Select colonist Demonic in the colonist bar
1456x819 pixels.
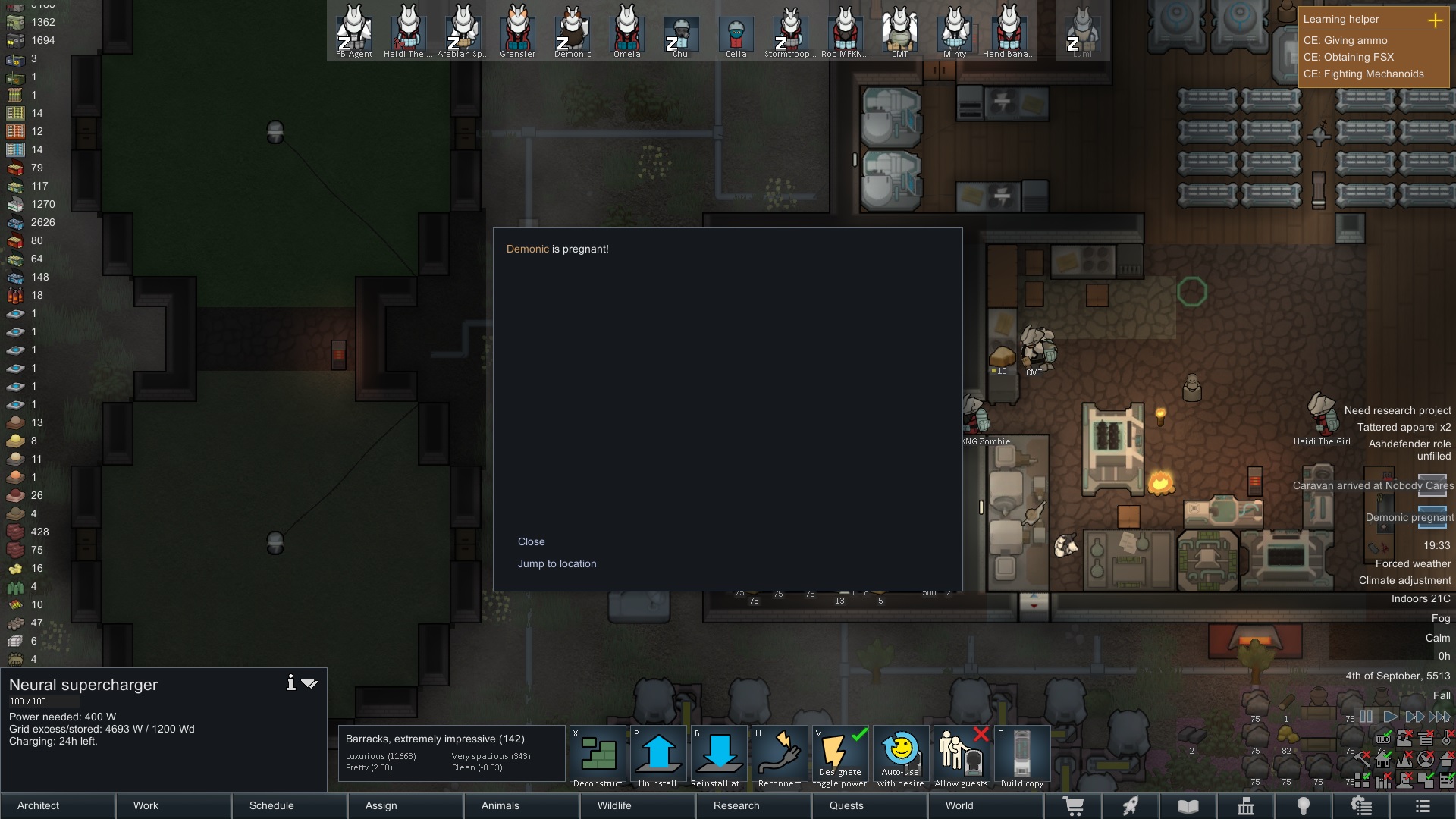click(x=573, y=31)
